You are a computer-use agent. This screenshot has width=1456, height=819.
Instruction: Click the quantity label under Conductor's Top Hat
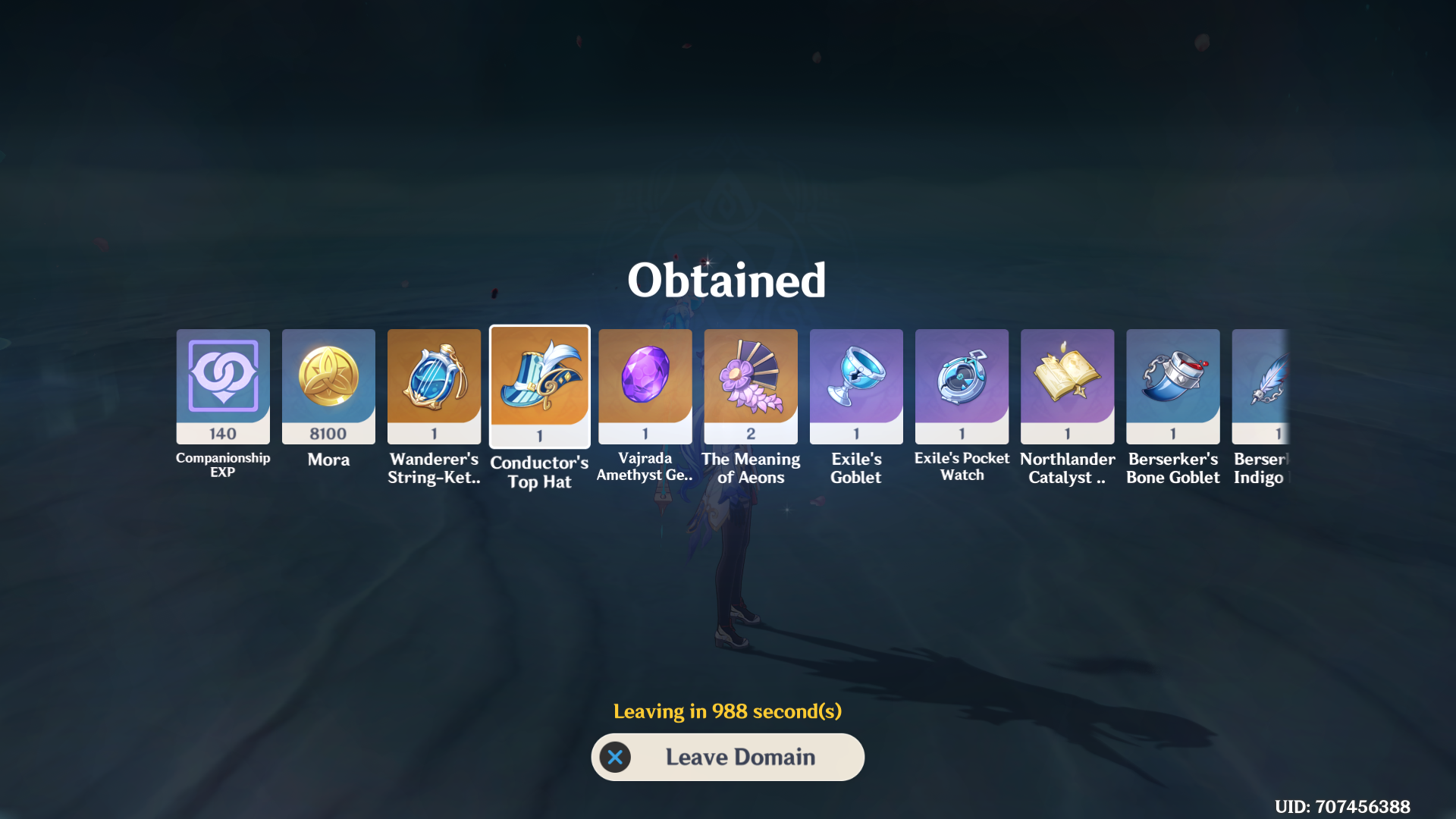coord(539,434)
